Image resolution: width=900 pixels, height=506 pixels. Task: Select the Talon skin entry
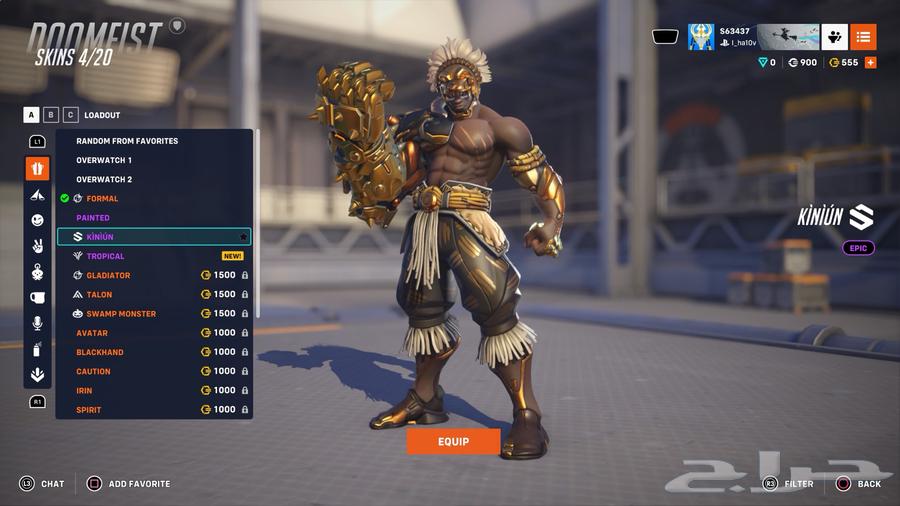[x=99, y=295]
